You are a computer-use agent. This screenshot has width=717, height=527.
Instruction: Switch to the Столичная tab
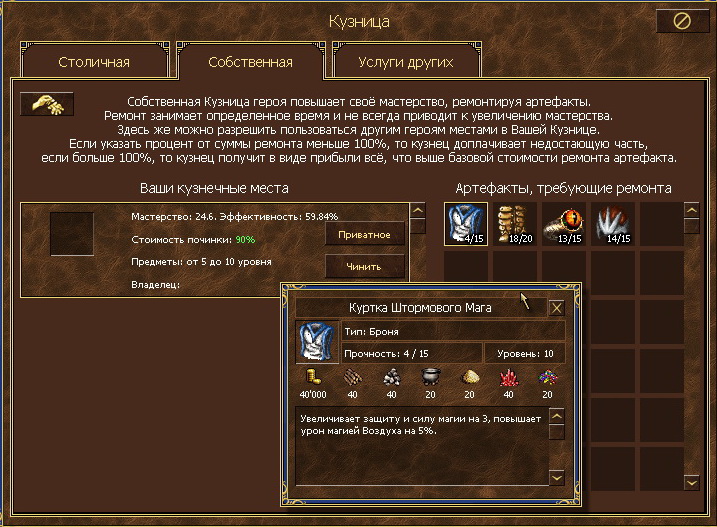(94, 62)
